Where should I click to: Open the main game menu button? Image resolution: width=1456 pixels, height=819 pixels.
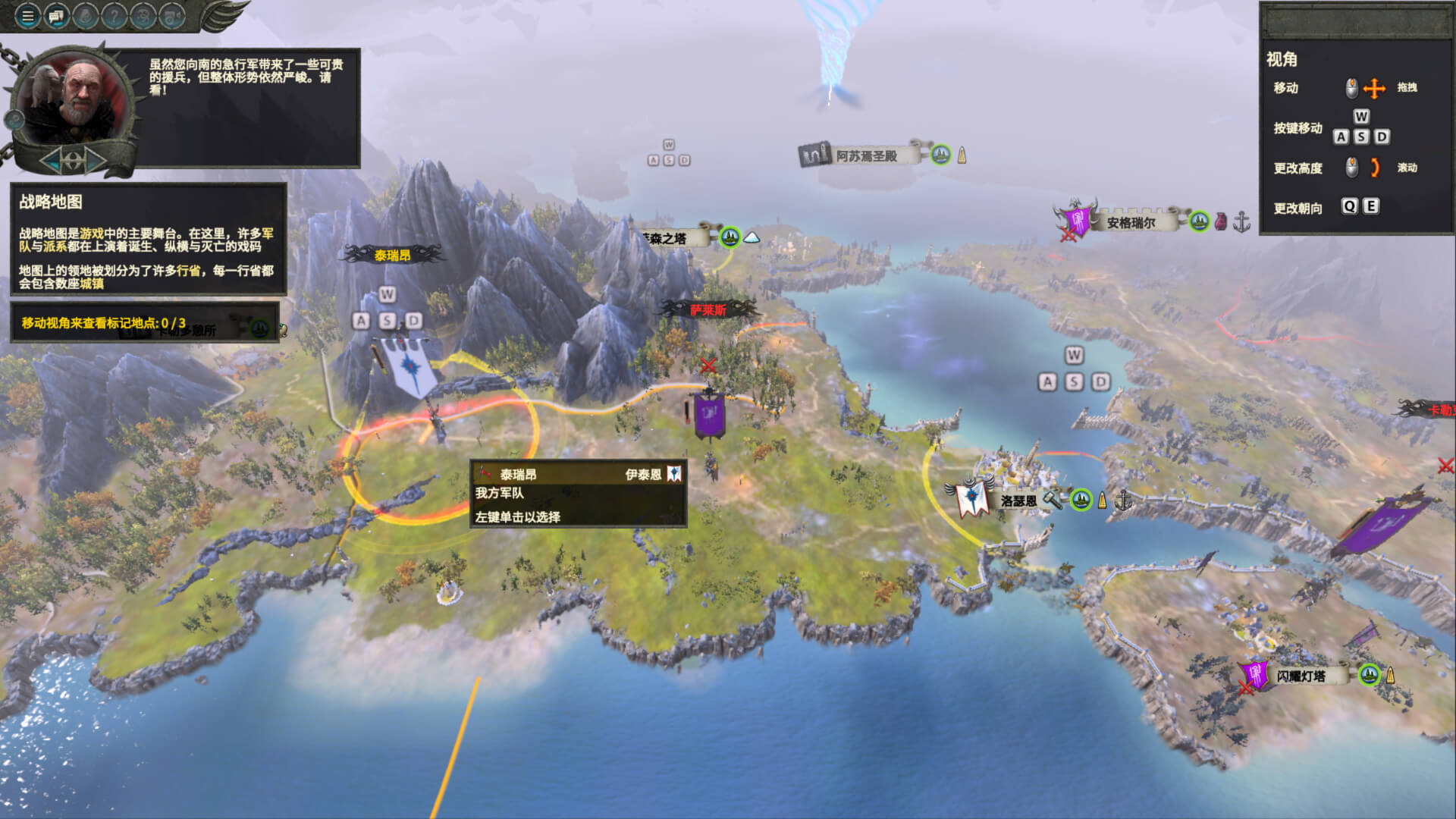click(27, 15)
